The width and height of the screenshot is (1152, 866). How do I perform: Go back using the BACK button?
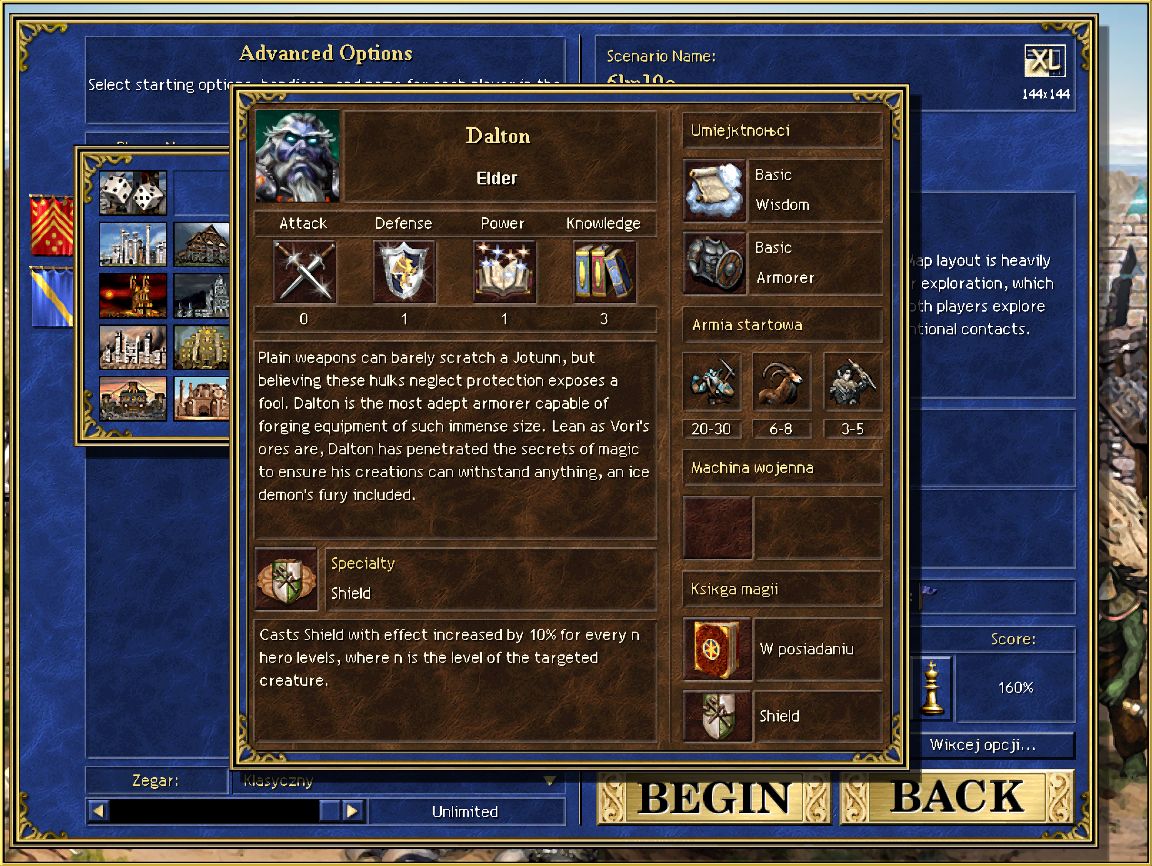[x=957, y=797]
